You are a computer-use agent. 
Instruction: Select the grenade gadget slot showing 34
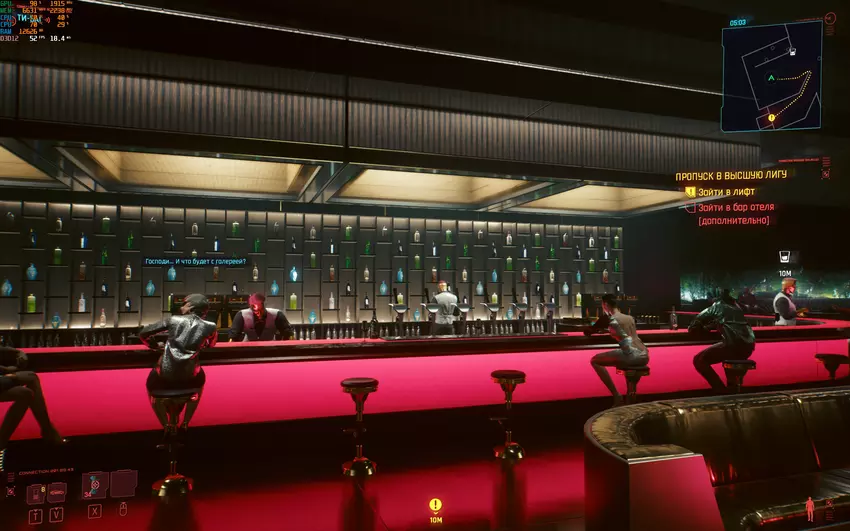[x=96, y=485]
